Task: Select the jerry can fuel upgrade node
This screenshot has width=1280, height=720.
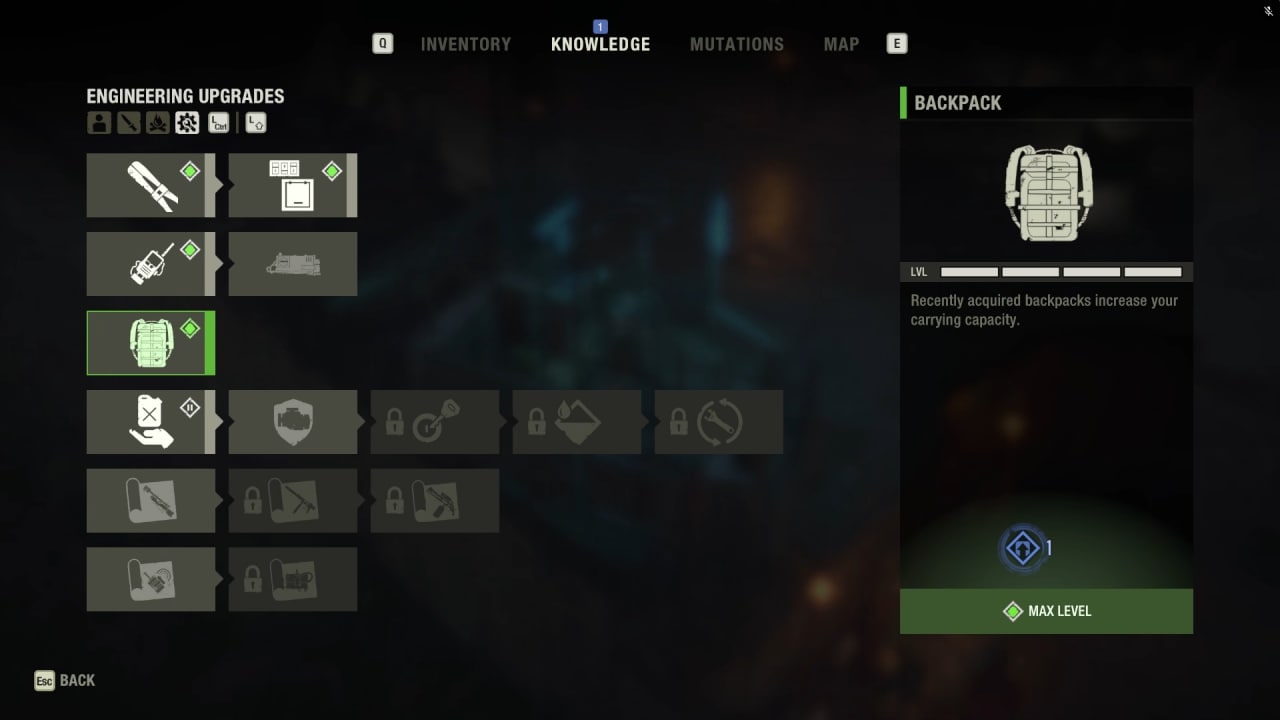Action: tap(151, 421)
